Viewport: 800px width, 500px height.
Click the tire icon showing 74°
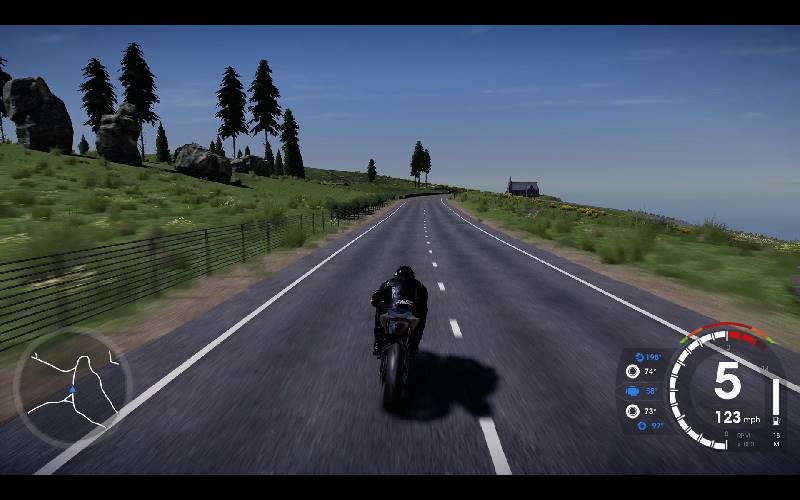click(632, 371)
